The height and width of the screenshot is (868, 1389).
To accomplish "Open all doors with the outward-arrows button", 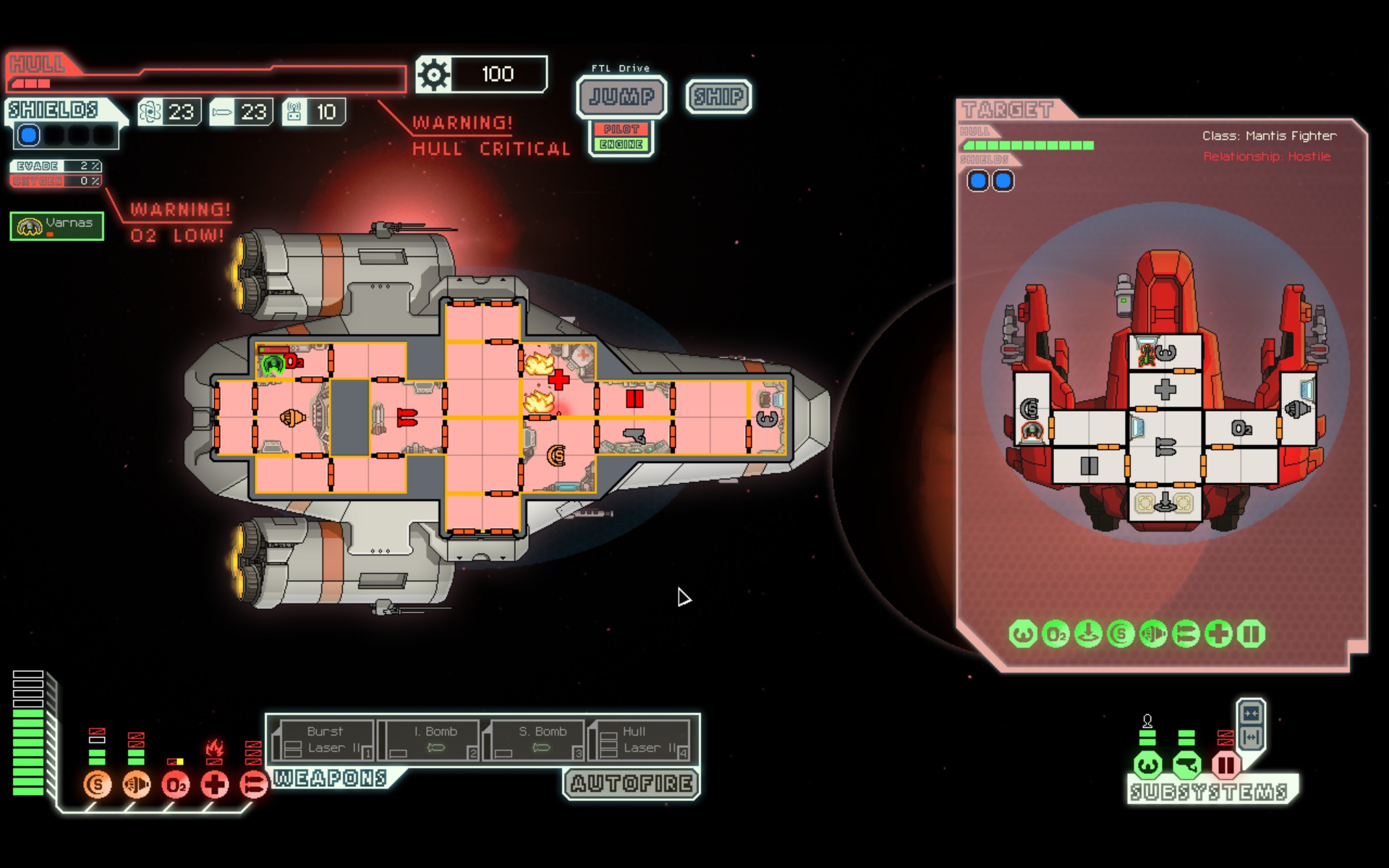I will point(1251,738).
